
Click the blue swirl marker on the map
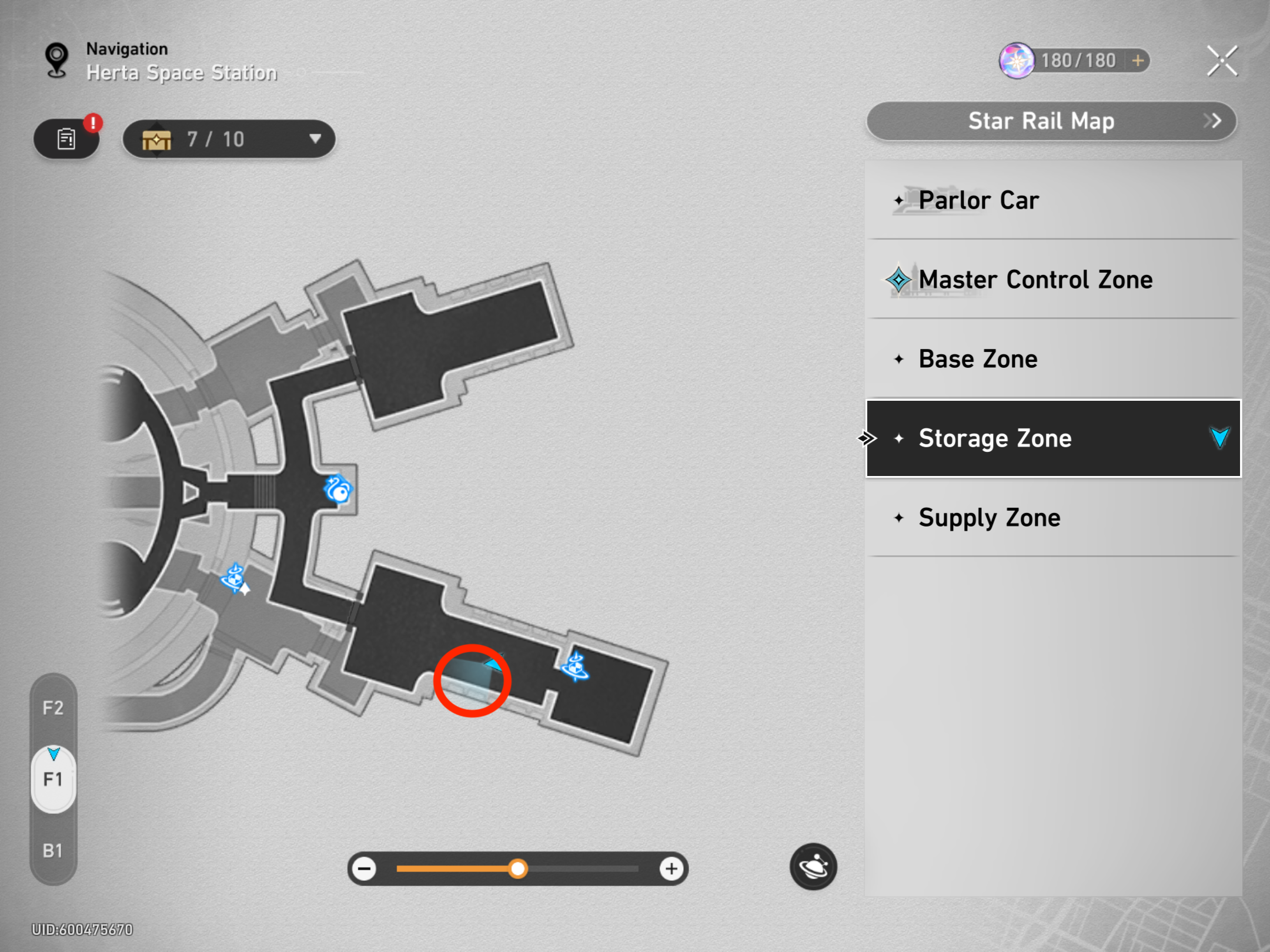pyautogui.click(x=337, y=490)
